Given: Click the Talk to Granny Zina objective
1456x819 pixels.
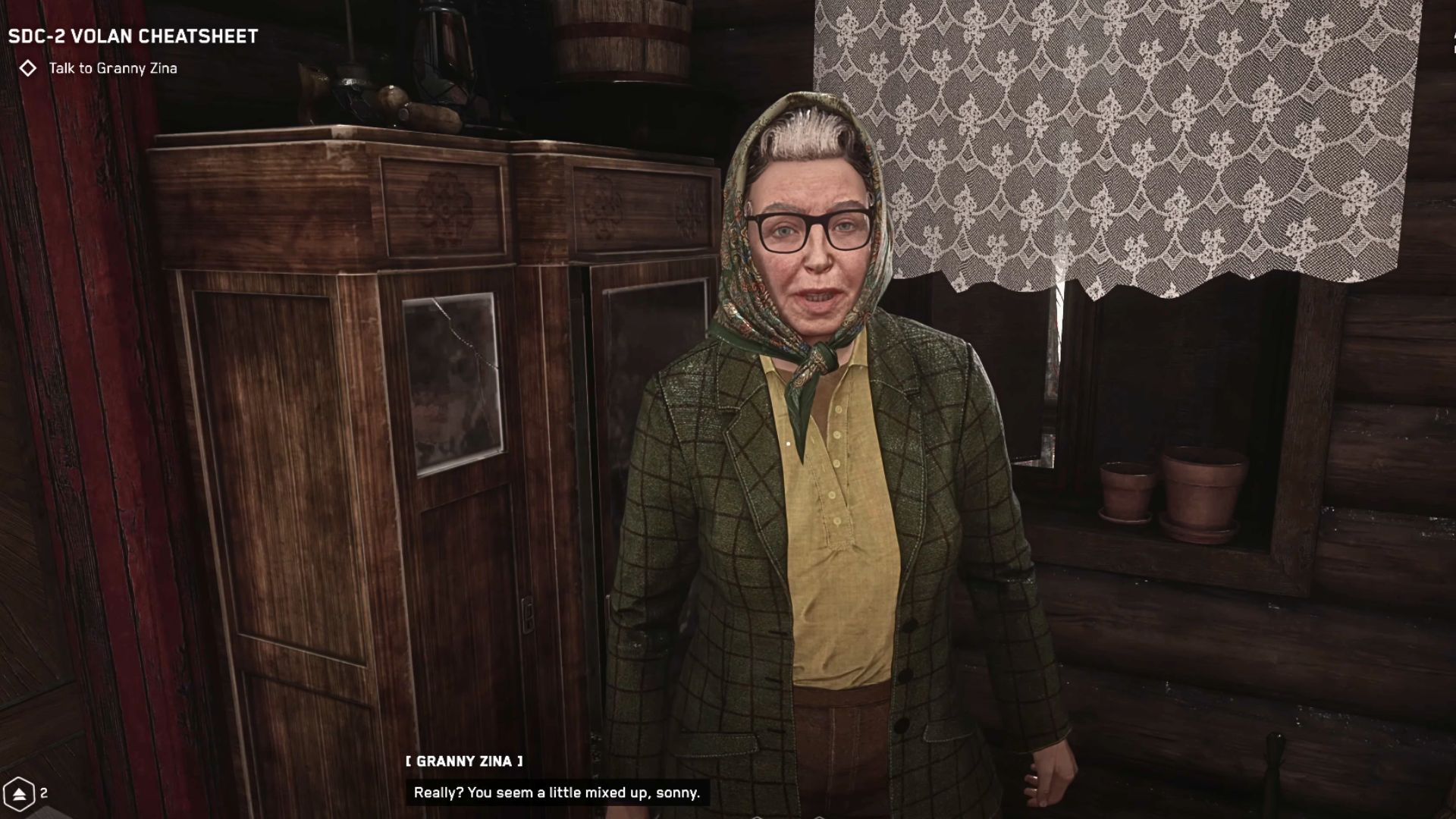Looking at the screenshot, I should (x=112, y=68).
